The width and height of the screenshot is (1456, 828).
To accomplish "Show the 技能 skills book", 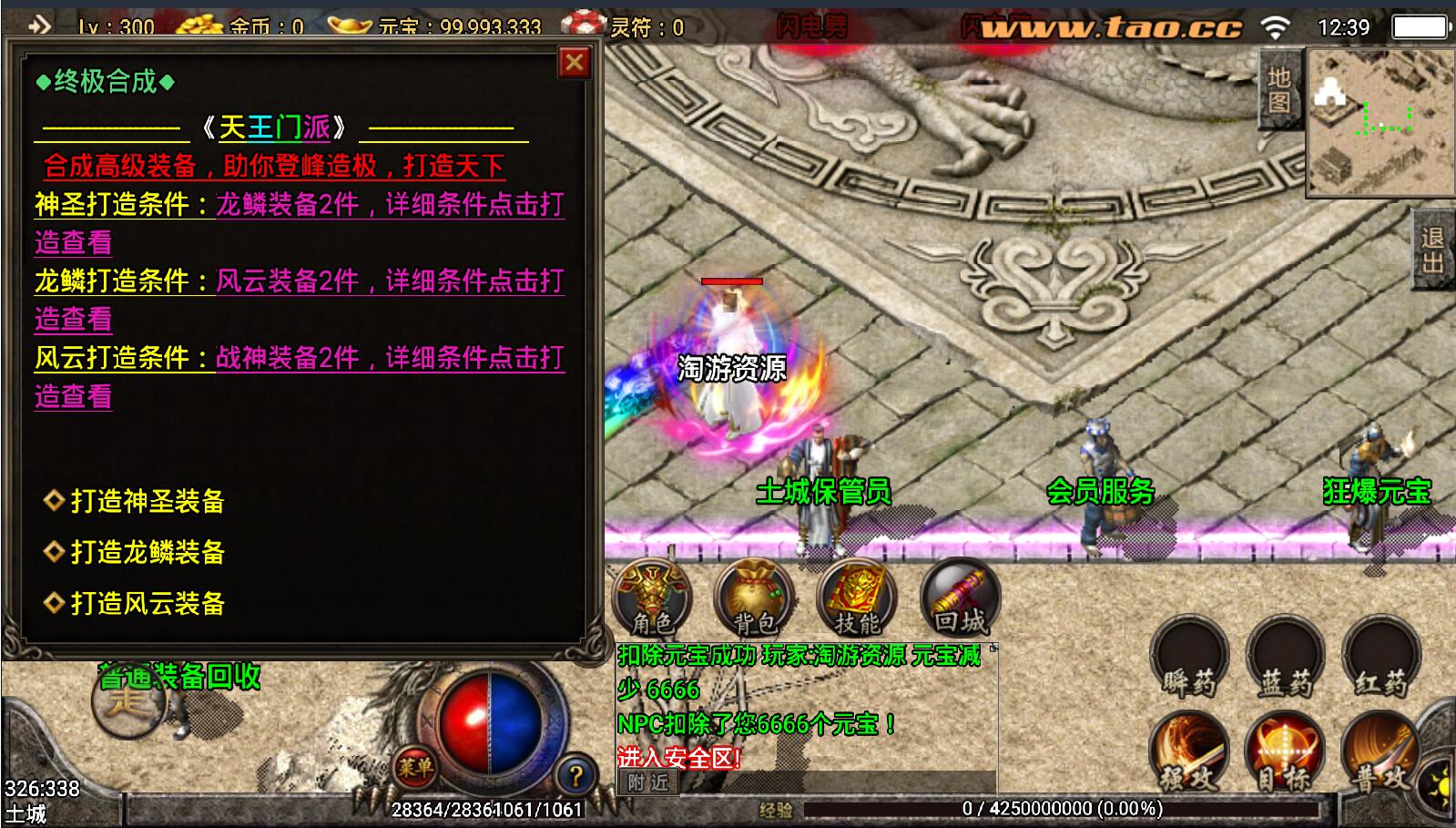I will click(857, 598).
